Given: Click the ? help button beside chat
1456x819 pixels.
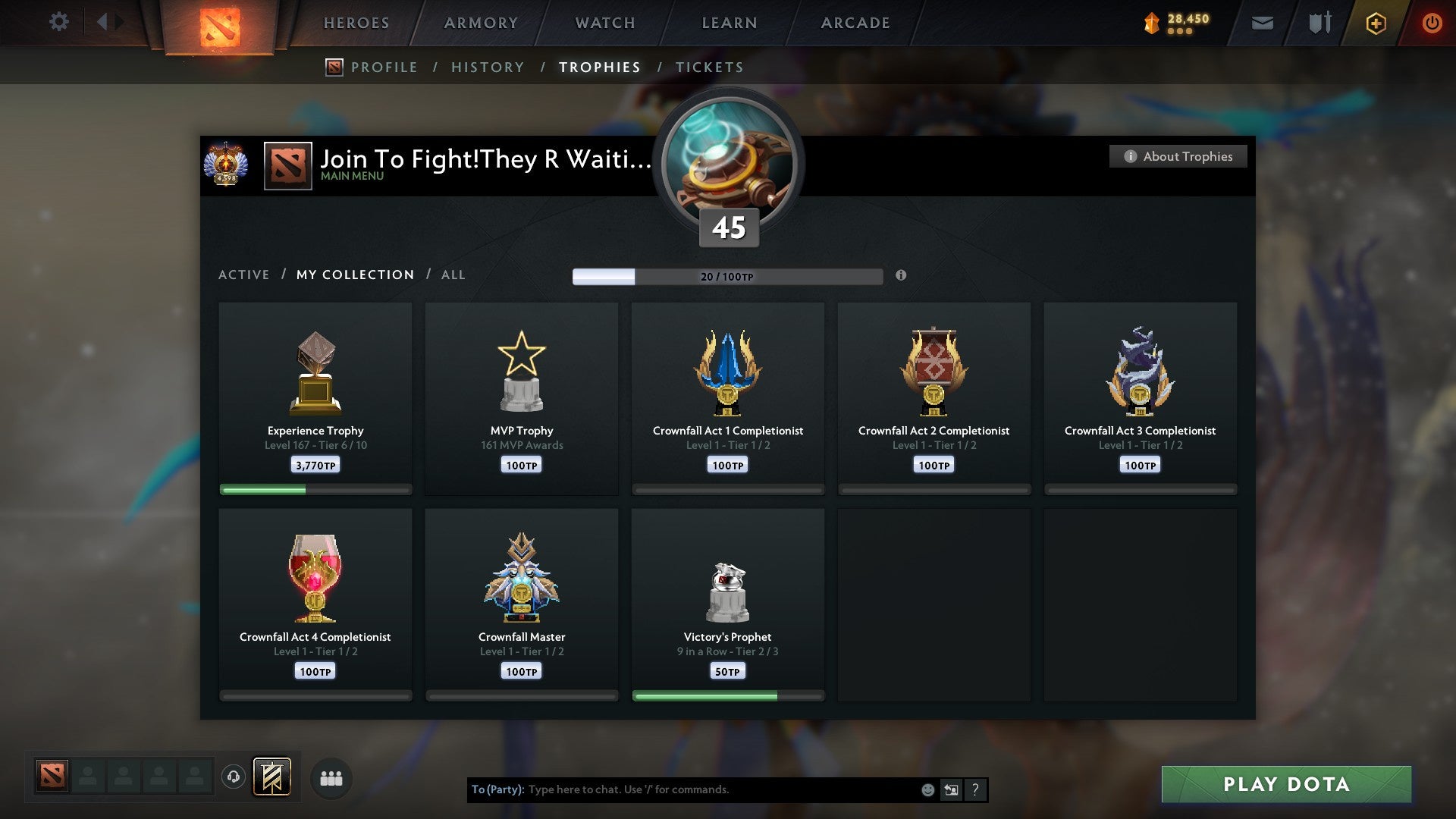Looking at the screenshot, I should click(x=975, y=789).
